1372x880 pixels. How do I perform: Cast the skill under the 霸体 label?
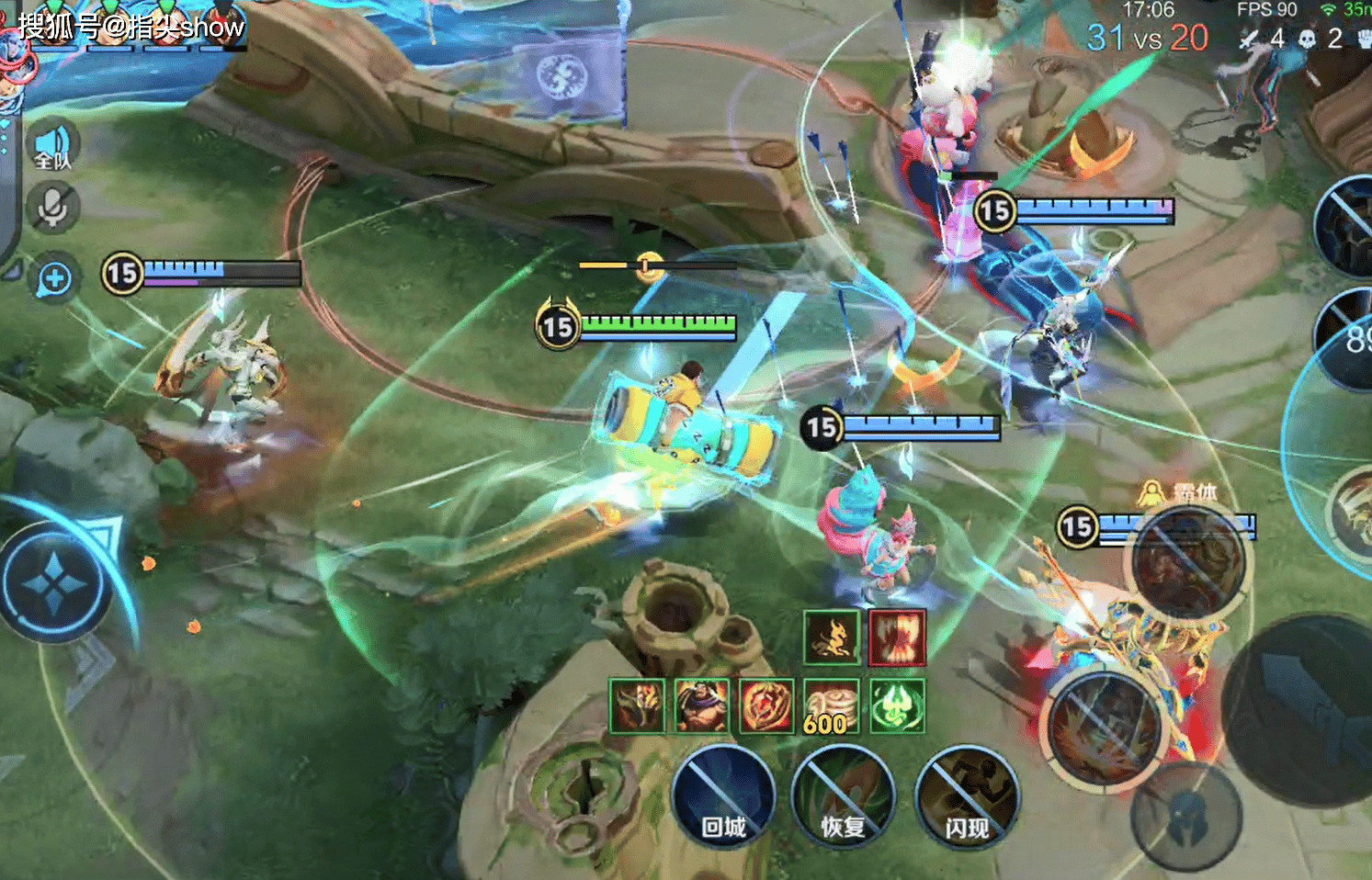[1186, 559]
